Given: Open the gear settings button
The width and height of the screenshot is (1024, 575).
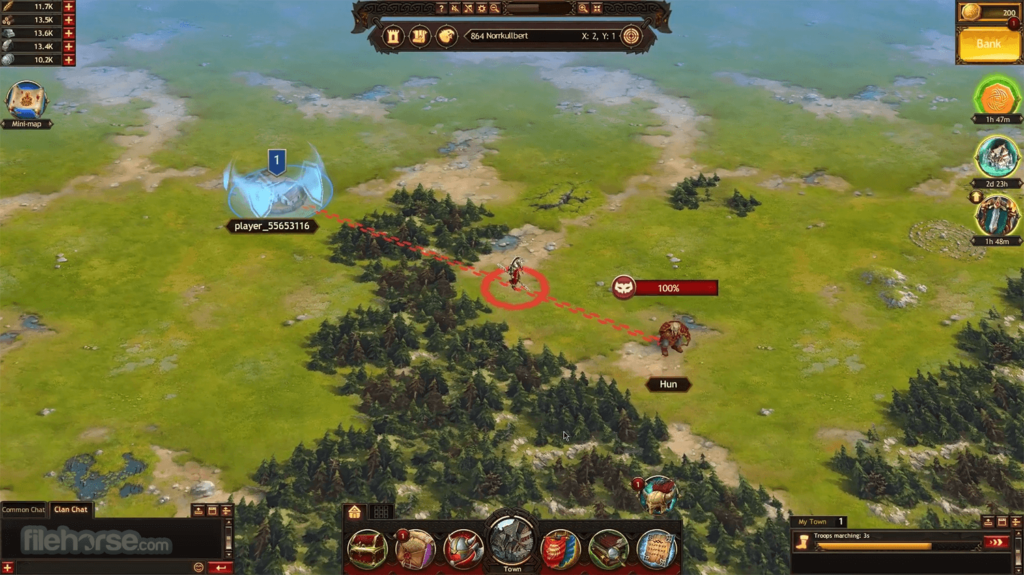Looking at the screenshot, I should (481, 8).
